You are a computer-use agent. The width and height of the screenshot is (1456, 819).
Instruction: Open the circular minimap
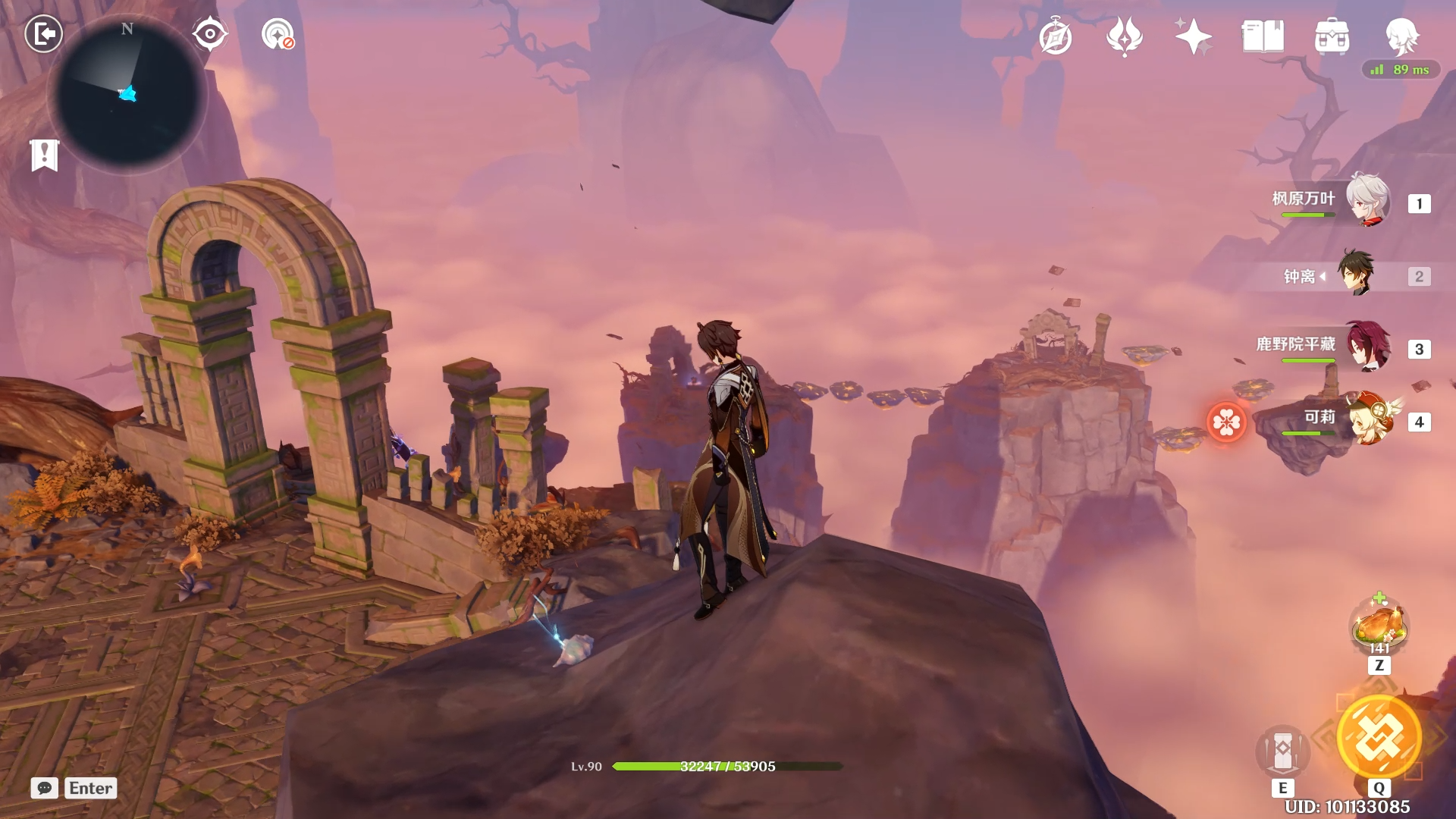127,95
